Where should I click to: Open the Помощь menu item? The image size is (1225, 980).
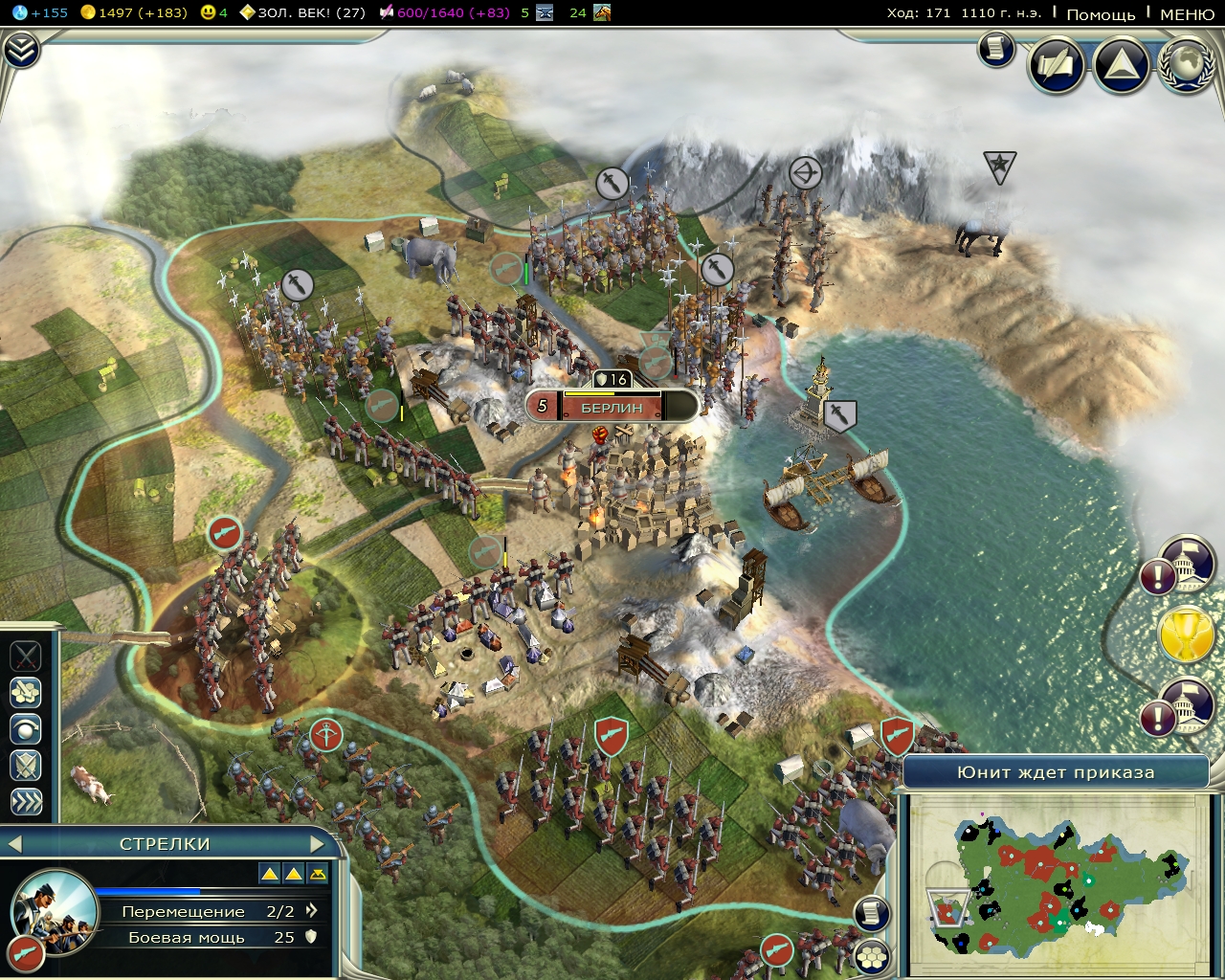tap(1102, 15)
